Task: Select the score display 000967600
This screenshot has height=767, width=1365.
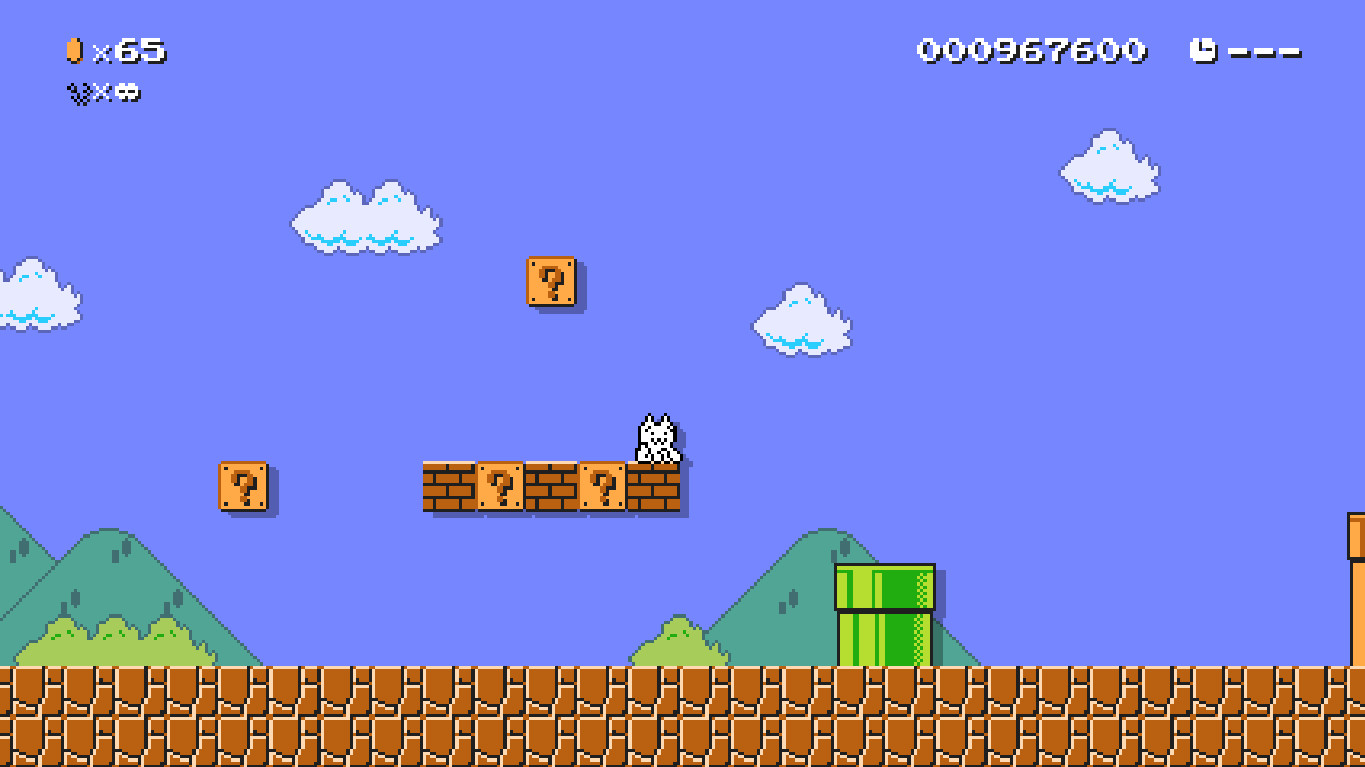Action: tap(1030, 50)
